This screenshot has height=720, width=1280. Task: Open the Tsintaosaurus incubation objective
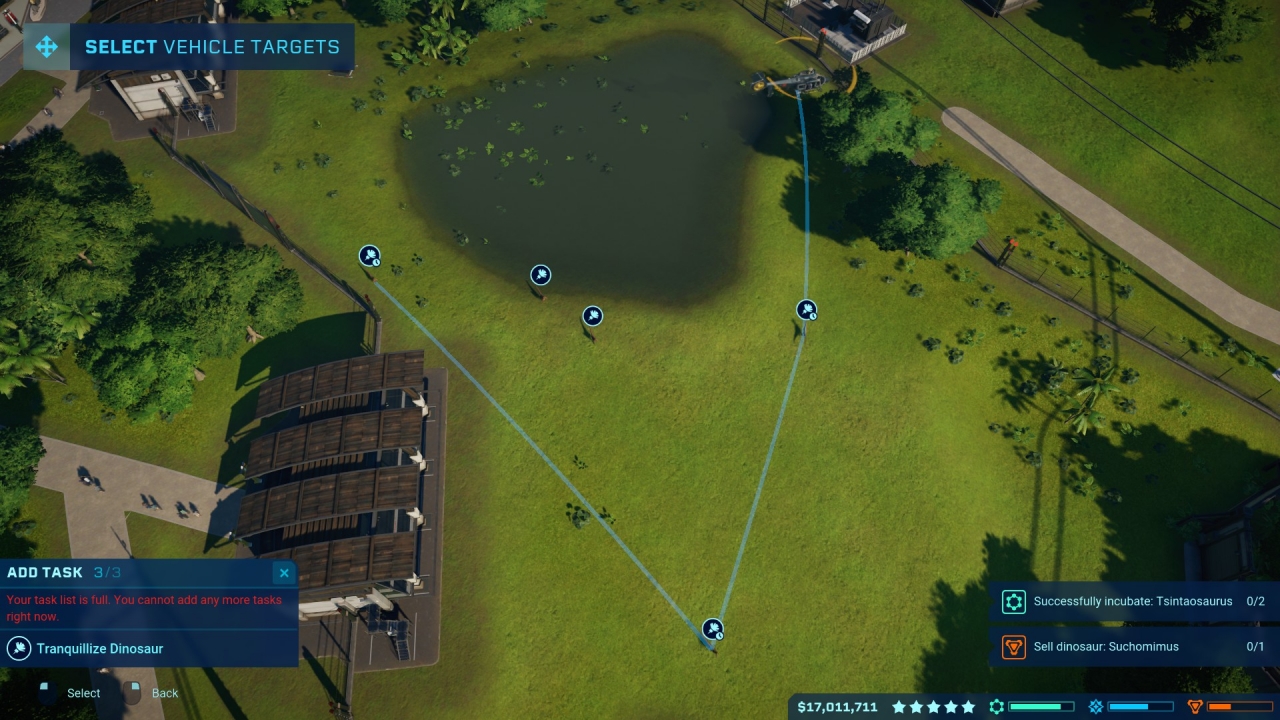[x=1134, y=602]
